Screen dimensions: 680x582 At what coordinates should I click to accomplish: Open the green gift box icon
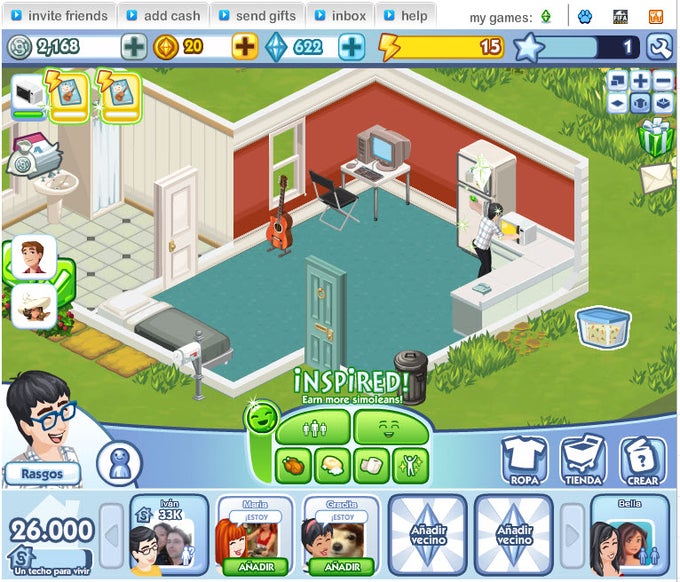(x=656, y=139)
